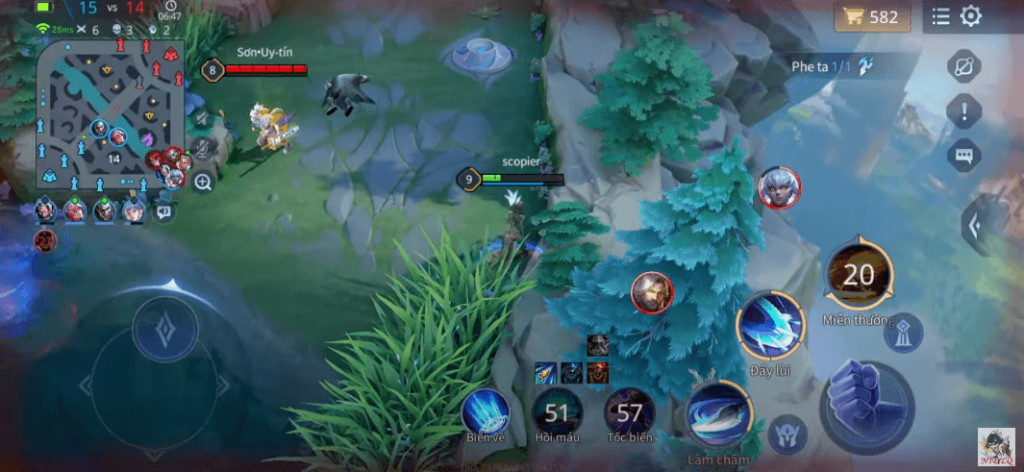Tap the Miễn thương ultimate skill
Screen dimensions: 1024x472
click(x=859, y=274)
